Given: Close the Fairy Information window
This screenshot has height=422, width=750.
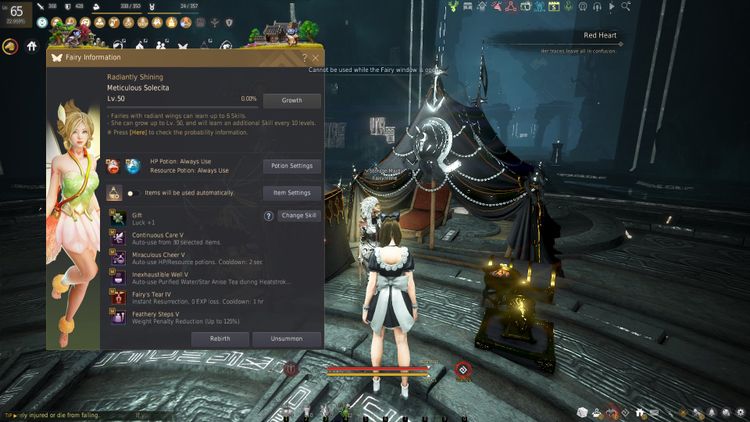Looking at the screenshot, I should click(x=315, y=58).
